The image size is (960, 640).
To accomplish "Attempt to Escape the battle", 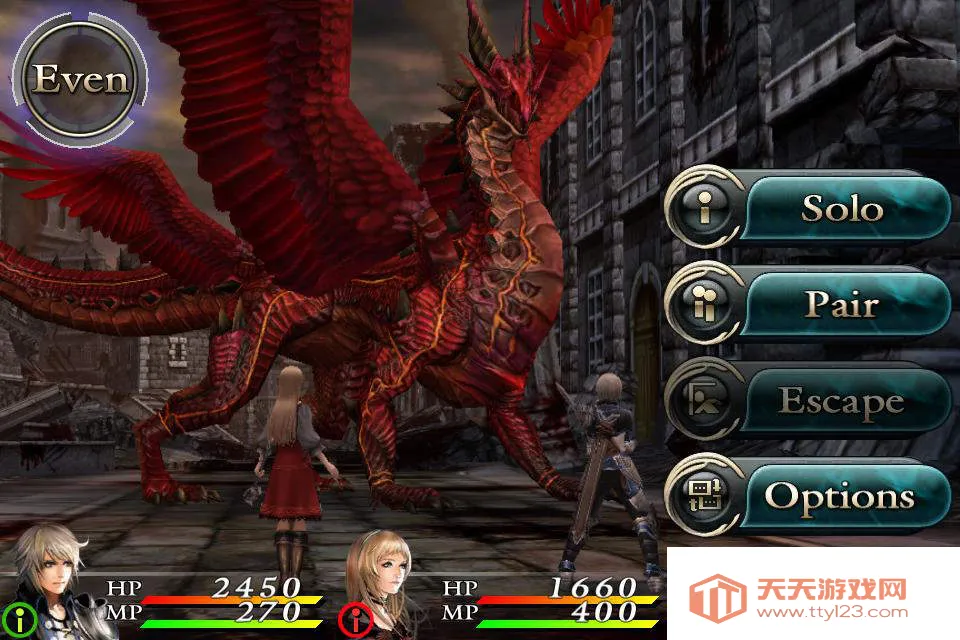I will (x=808, y=401).
